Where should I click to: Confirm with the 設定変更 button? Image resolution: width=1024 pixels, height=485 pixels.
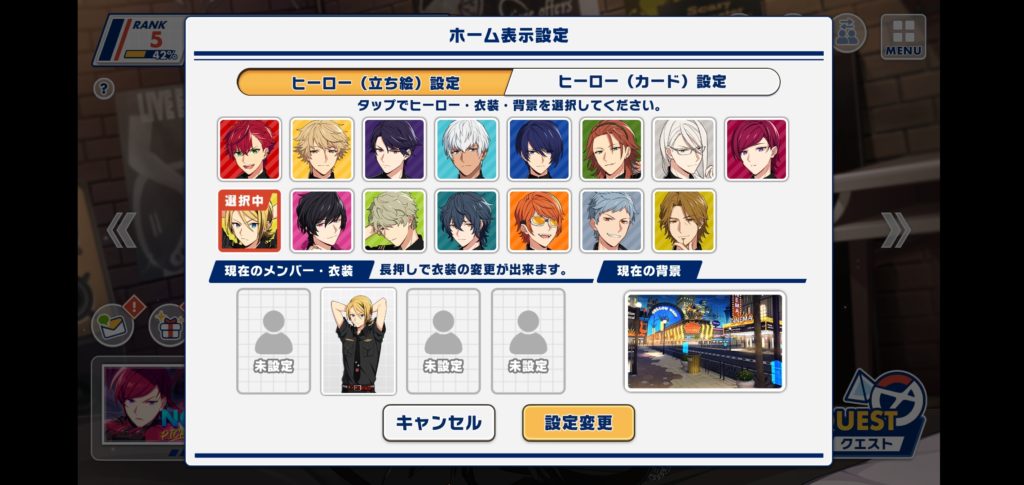[x=578, y=423]
